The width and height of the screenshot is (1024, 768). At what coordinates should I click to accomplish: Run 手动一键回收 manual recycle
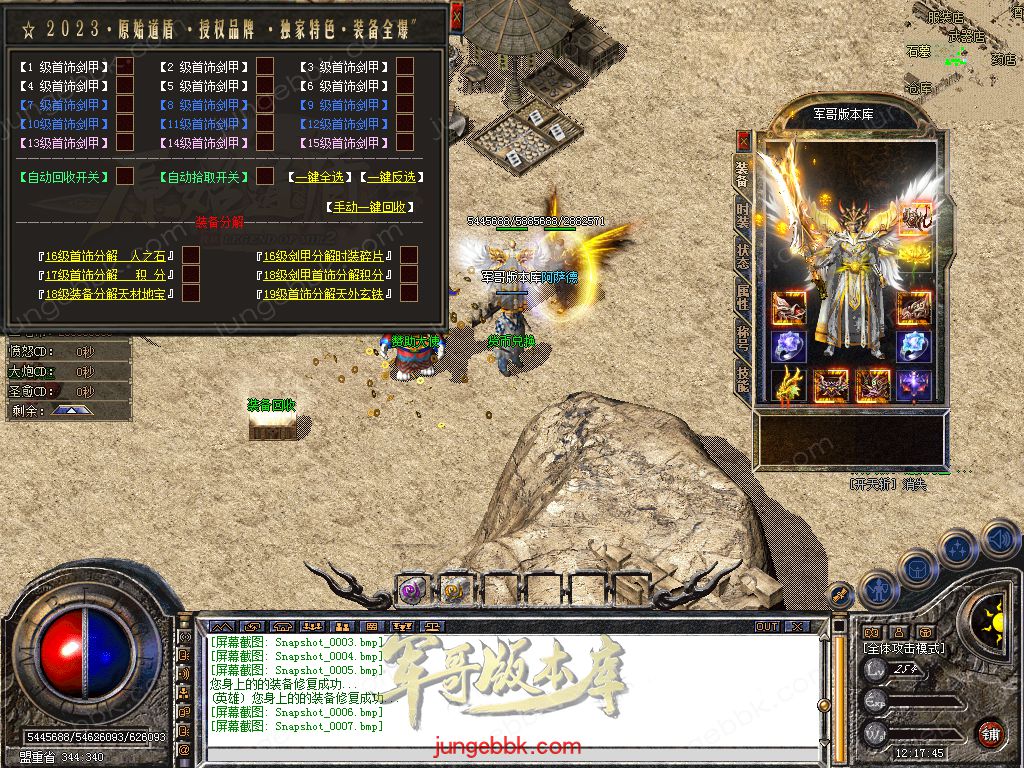(368, 207)
